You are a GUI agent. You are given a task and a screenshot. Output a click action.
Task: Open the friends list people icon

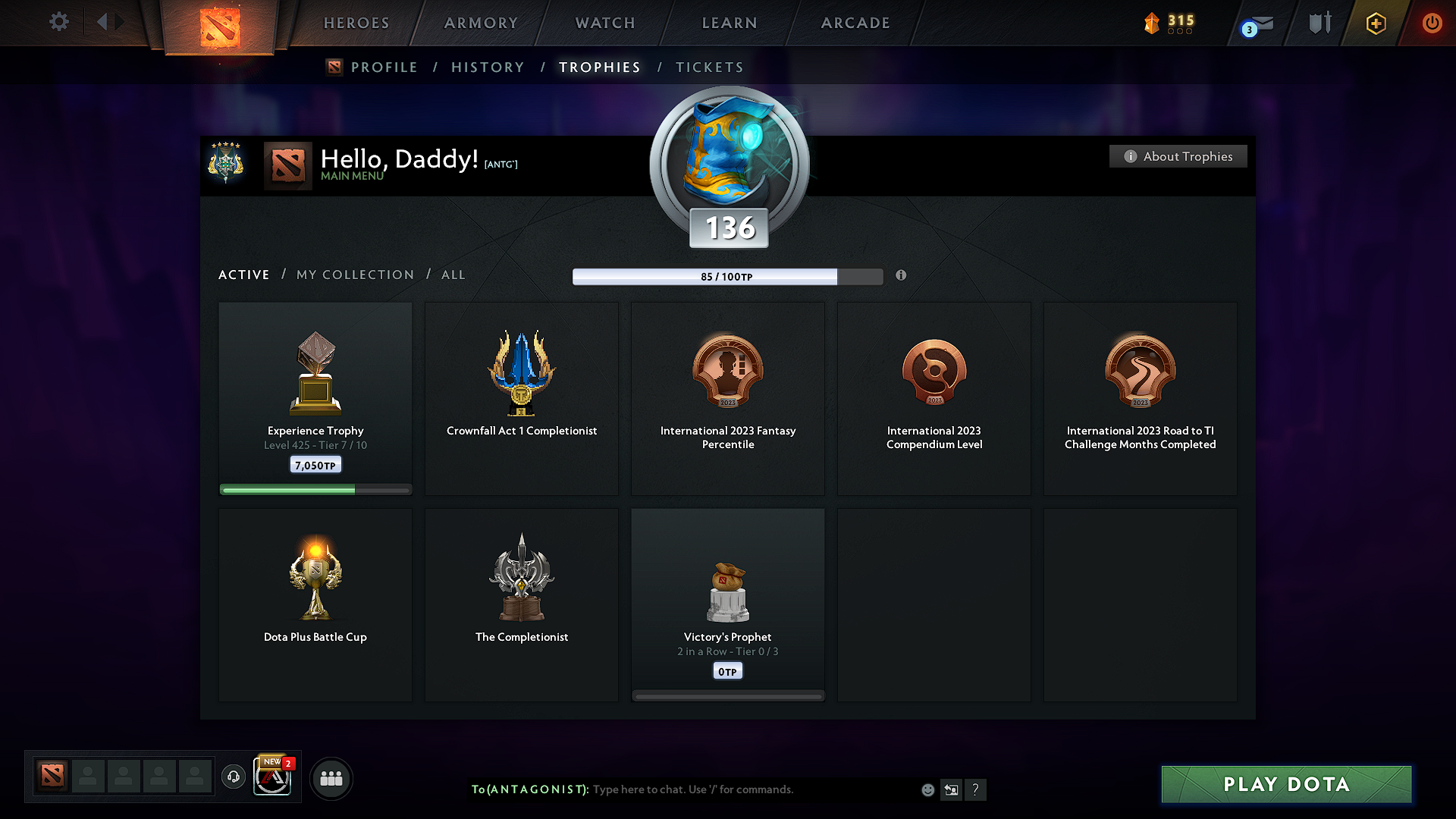(x=331, y=777)
